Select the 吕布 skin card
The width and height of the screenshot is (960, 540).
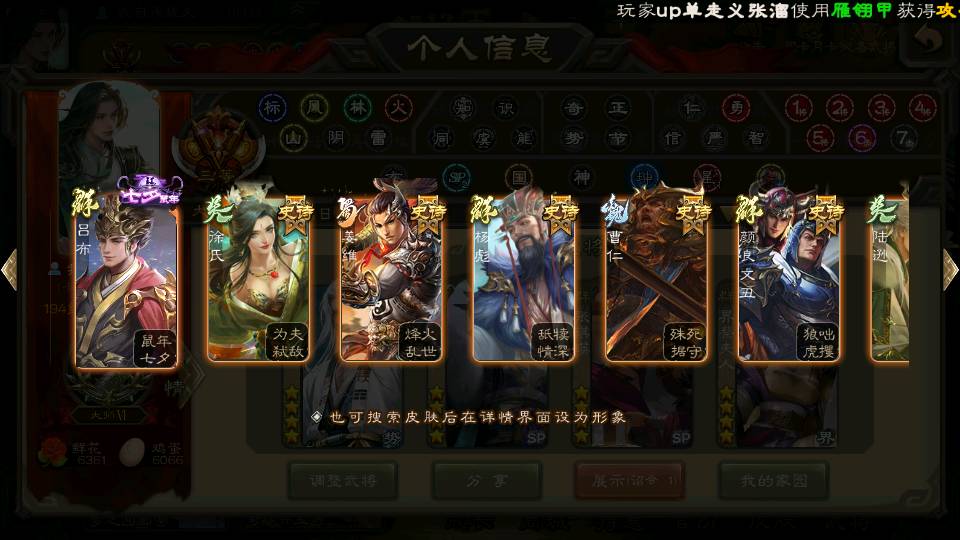[x=127, y=280]
